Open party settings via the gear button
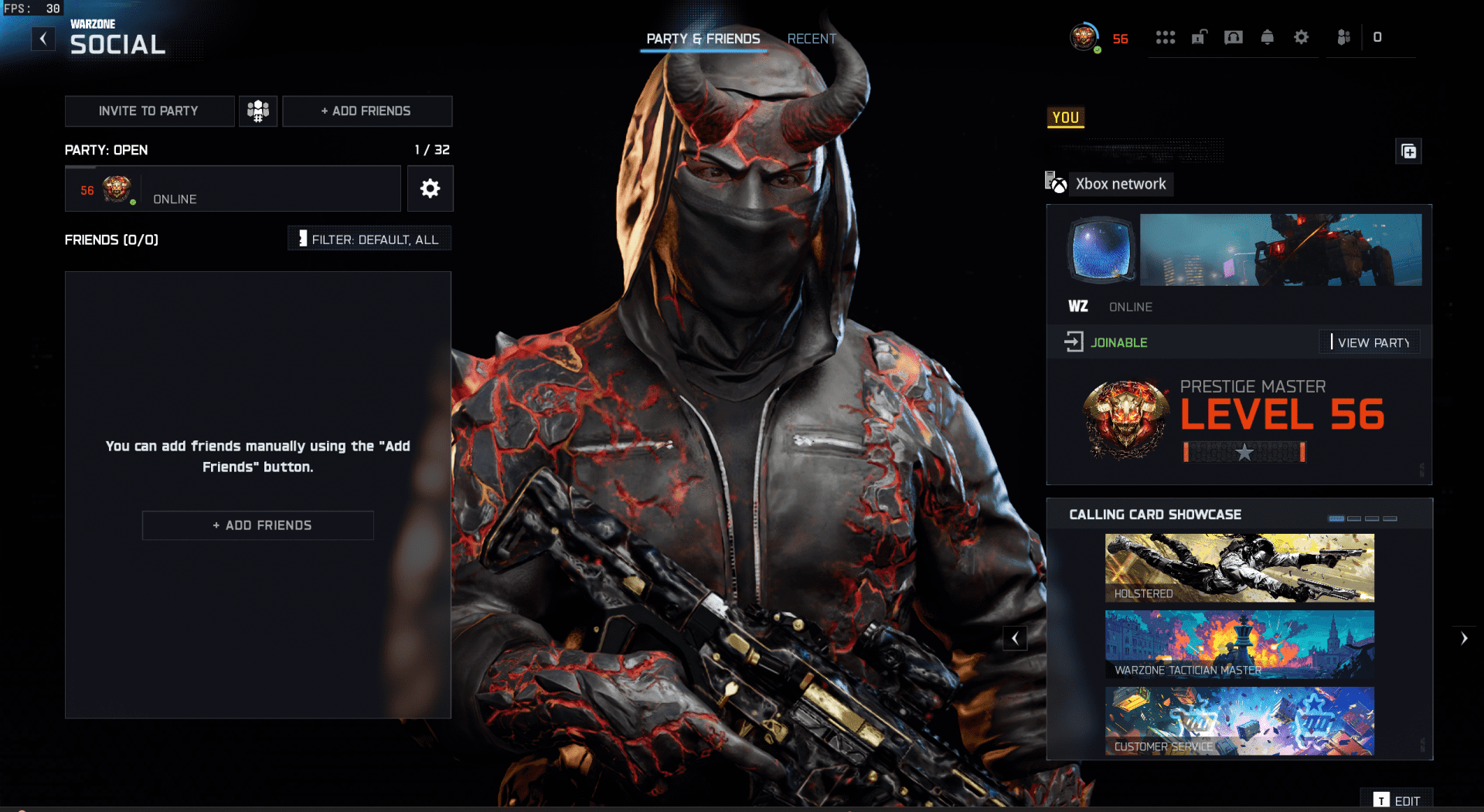This screenshot has width=1484, height=812. (x=431, y=189)
